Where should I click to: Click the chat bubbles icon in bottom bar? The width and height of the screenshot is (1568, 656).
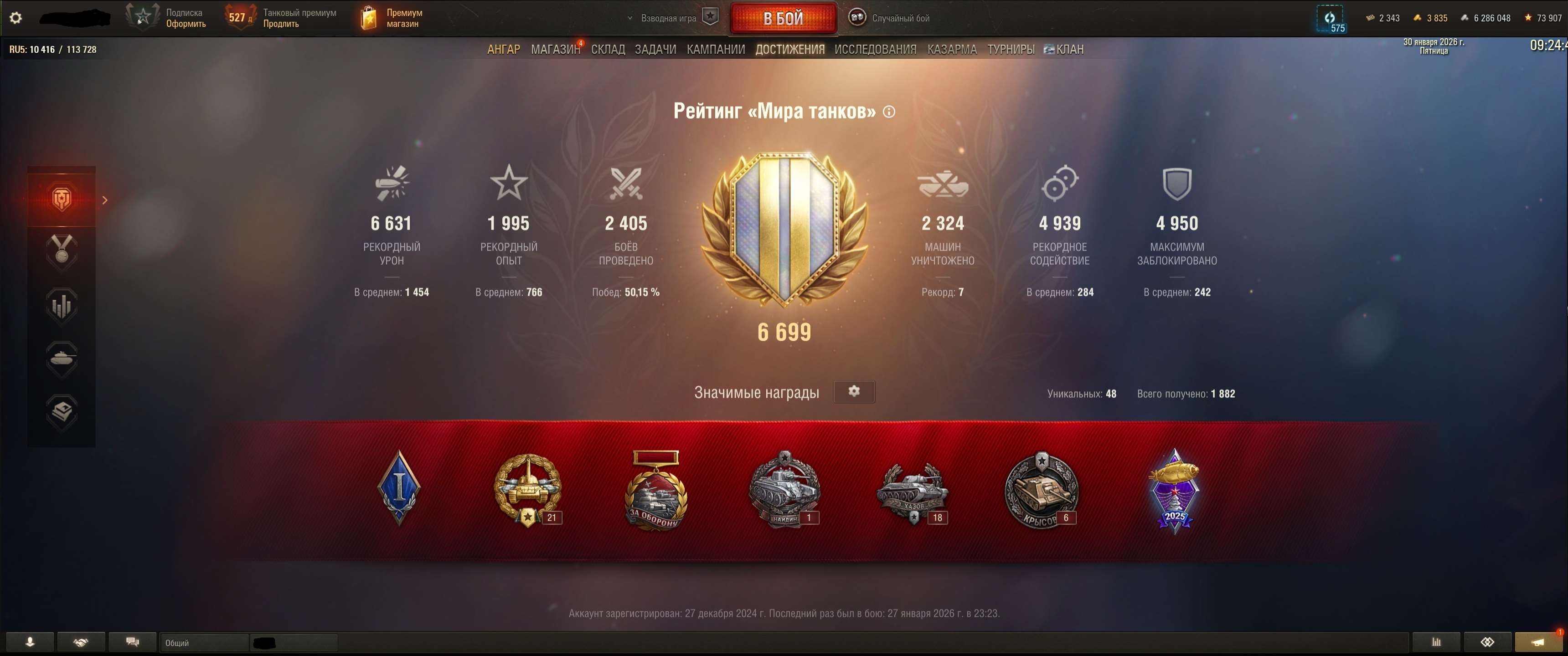click(x=133, y=642)
